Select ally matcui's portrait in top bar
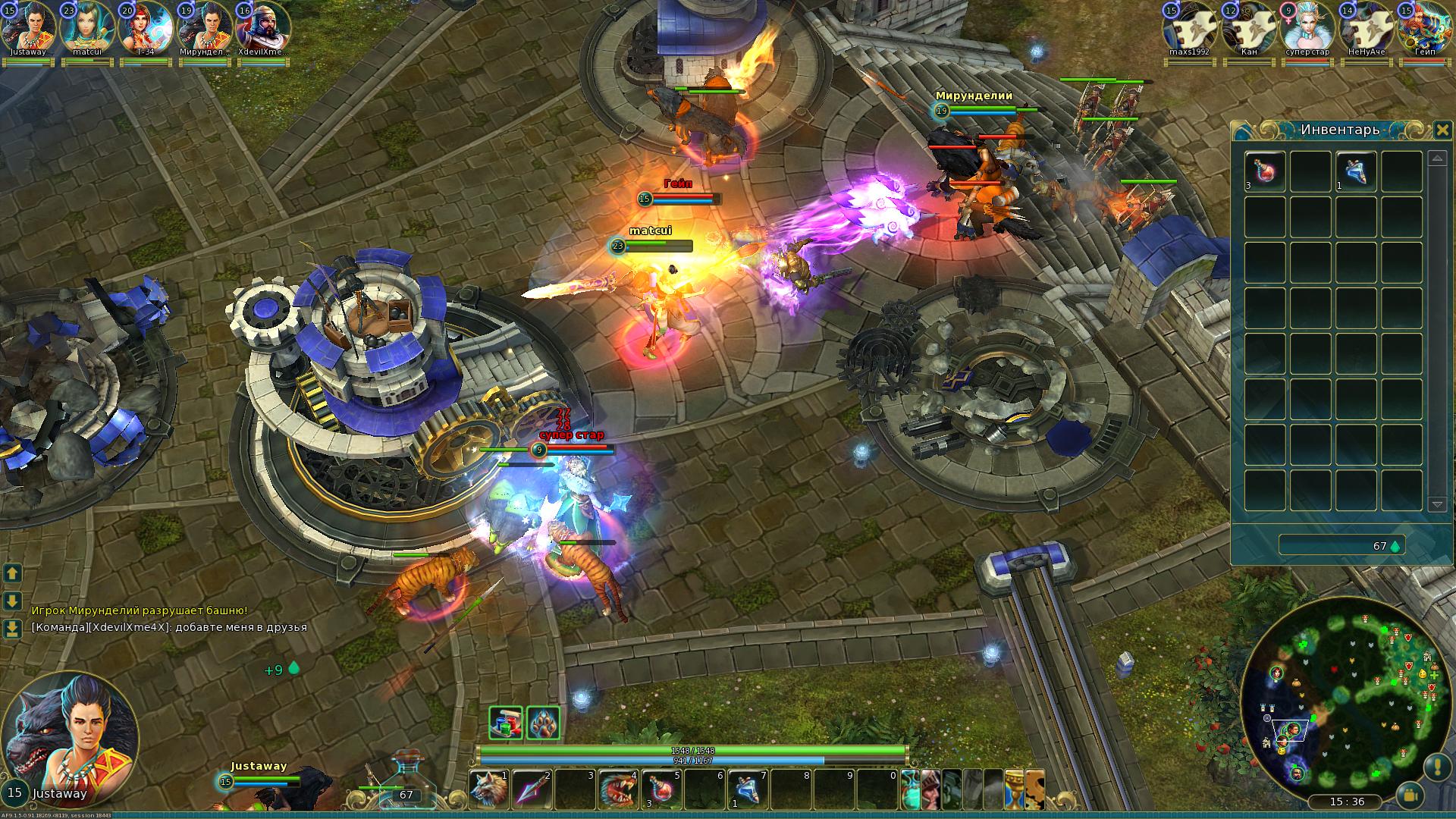The width and height of the screenshot is (1456, 819). click(86, 27)
